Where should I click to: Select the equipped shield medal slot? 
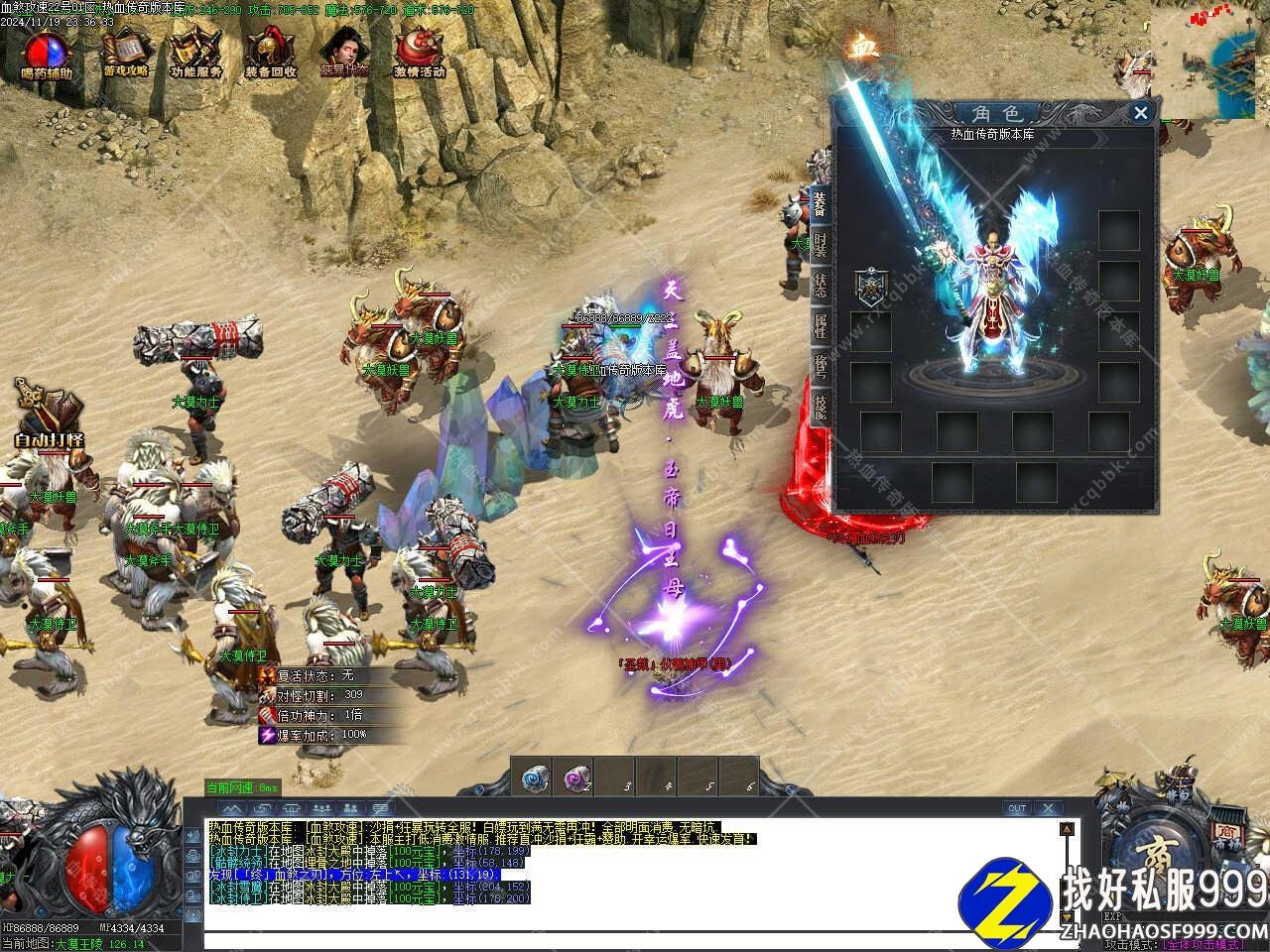click(x=870, y=287)
